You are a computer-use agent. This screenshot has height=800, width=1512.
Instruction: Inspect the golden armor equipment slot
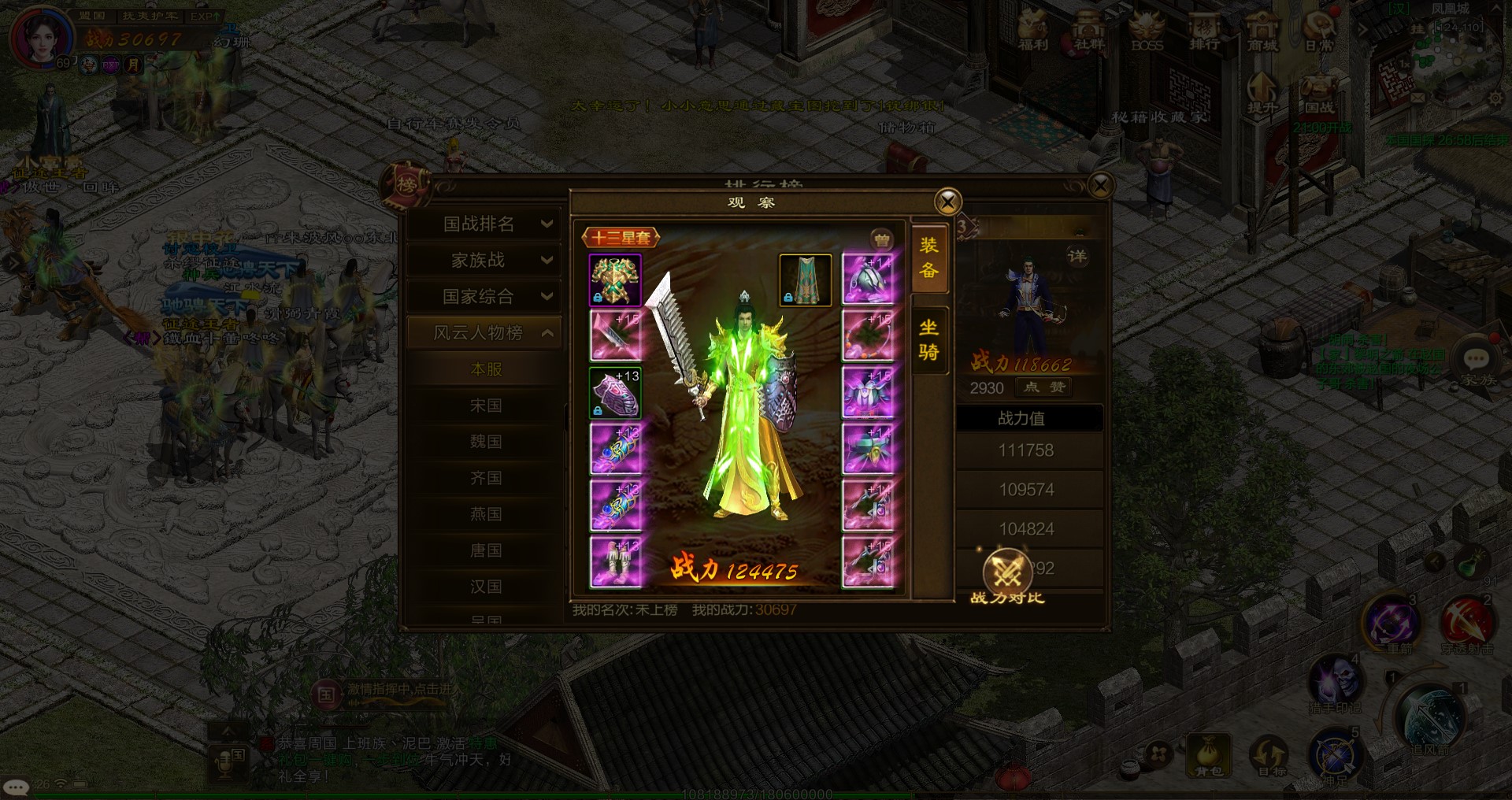tap(615, 280)
